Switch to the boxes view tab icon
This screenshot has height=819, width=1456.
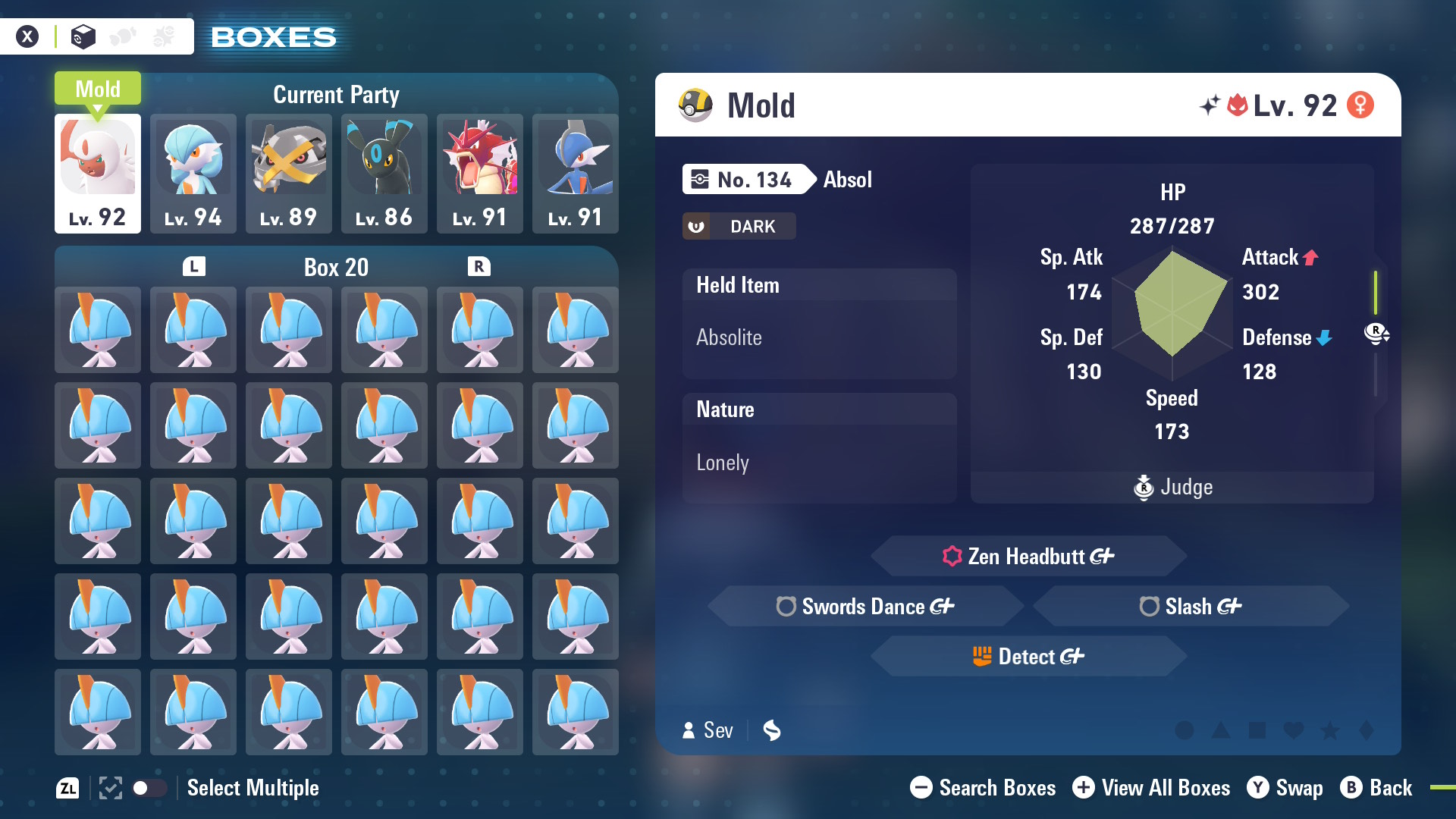point(83,36)
